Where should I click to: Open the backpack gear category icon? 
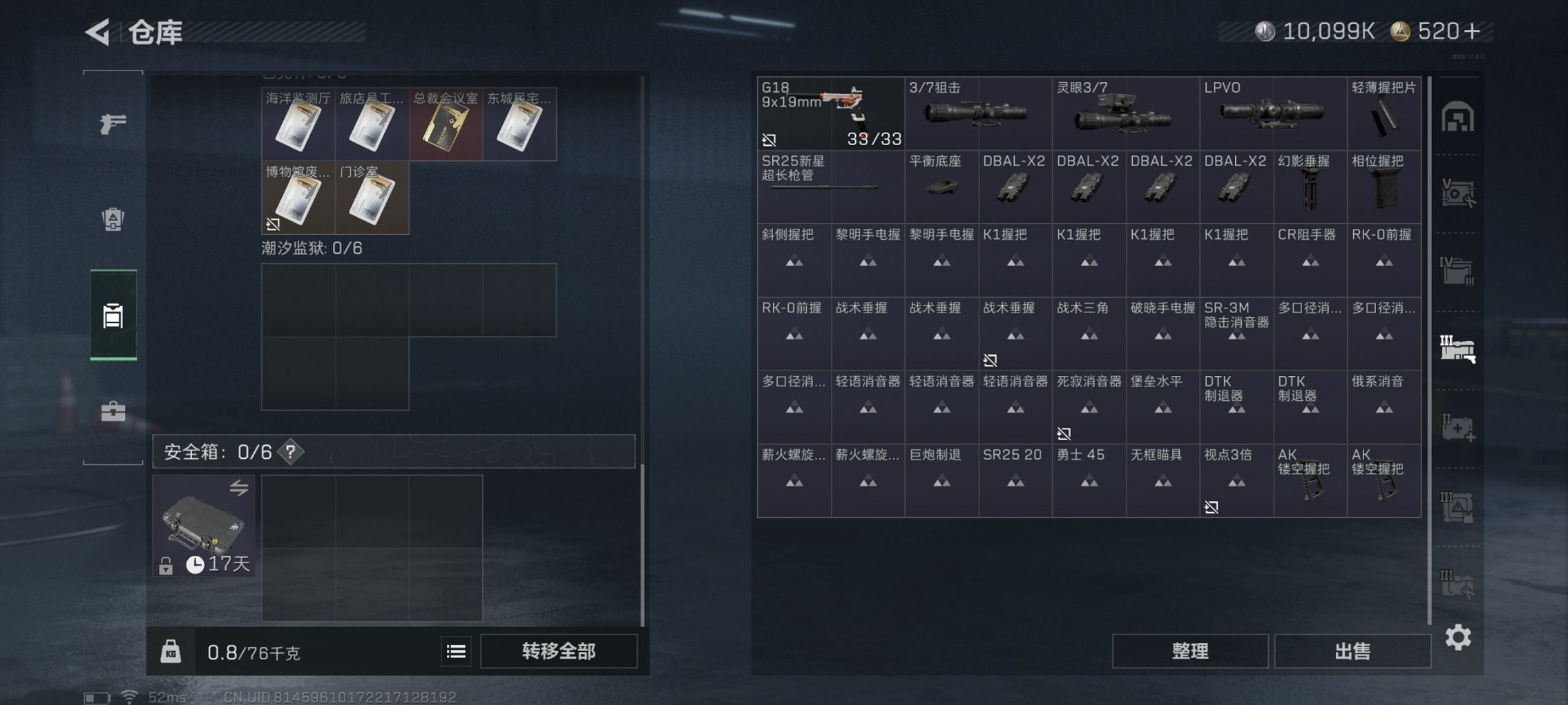pyautogui.click(x=113, y=219)
